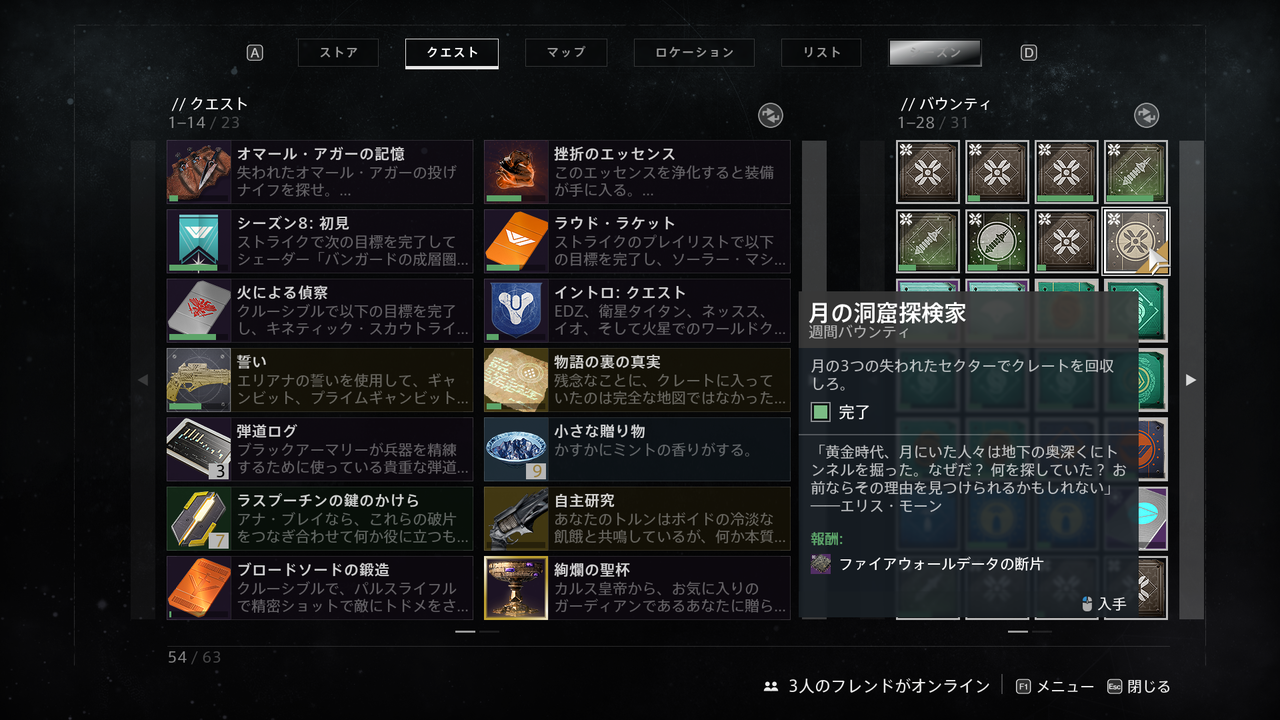Click the right arrow to show more bounties

(1190, 380)
